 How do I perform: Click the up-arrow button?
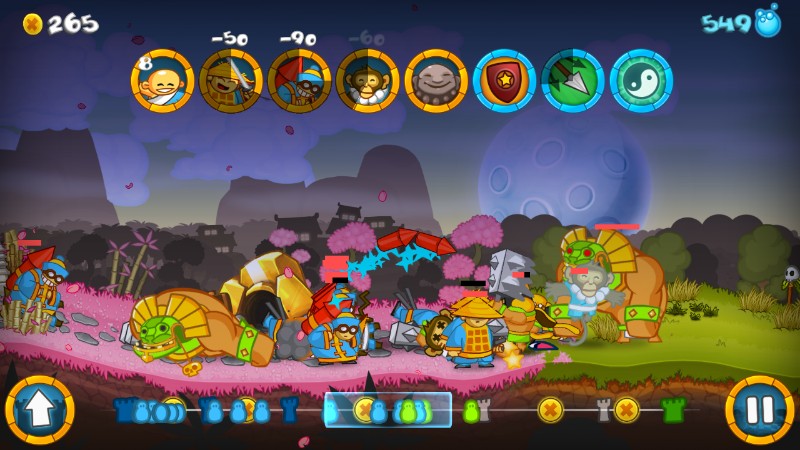40,409
